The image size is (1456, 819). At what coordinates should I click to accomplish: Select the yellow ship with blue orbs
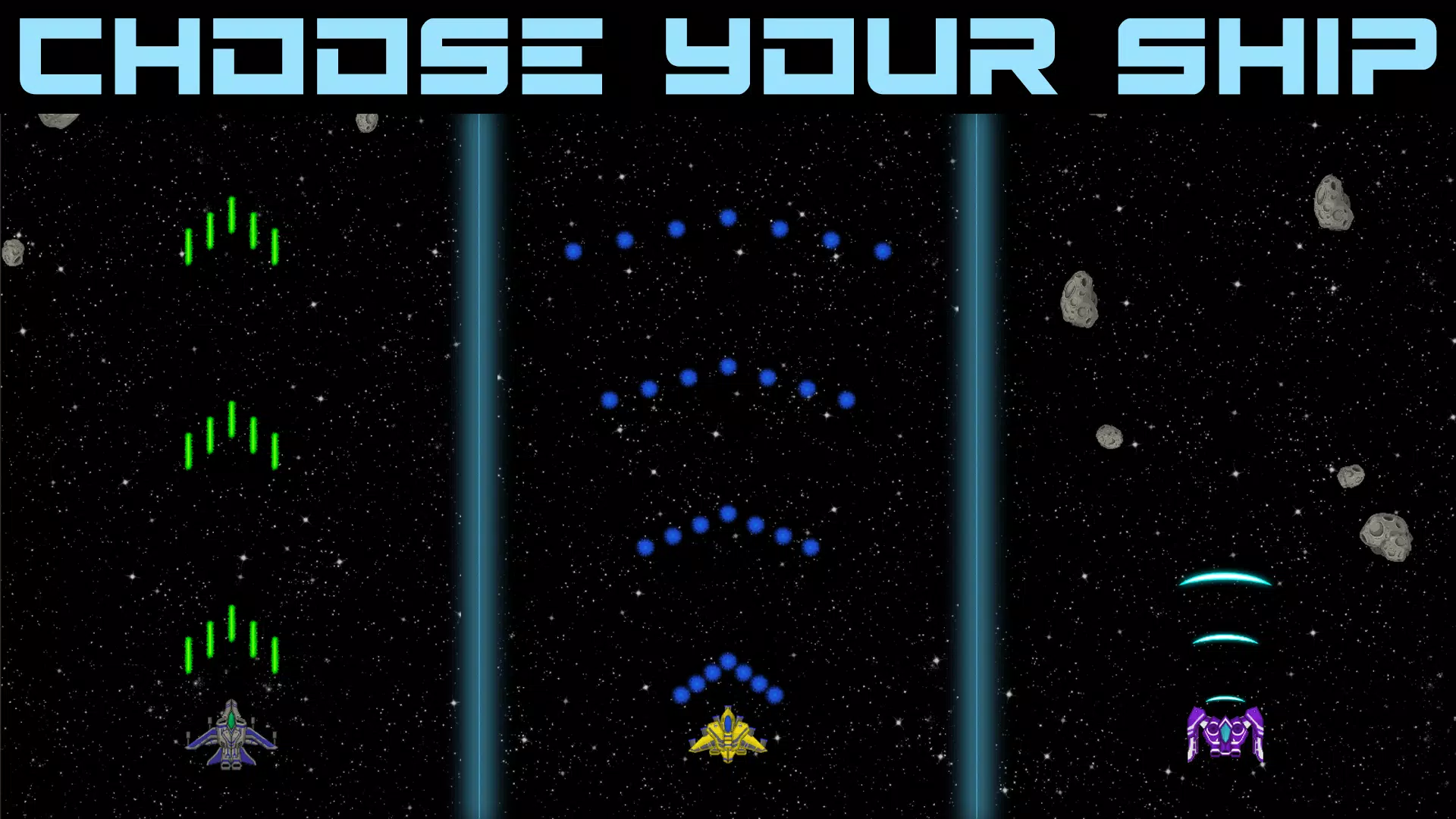pos(727,734)
